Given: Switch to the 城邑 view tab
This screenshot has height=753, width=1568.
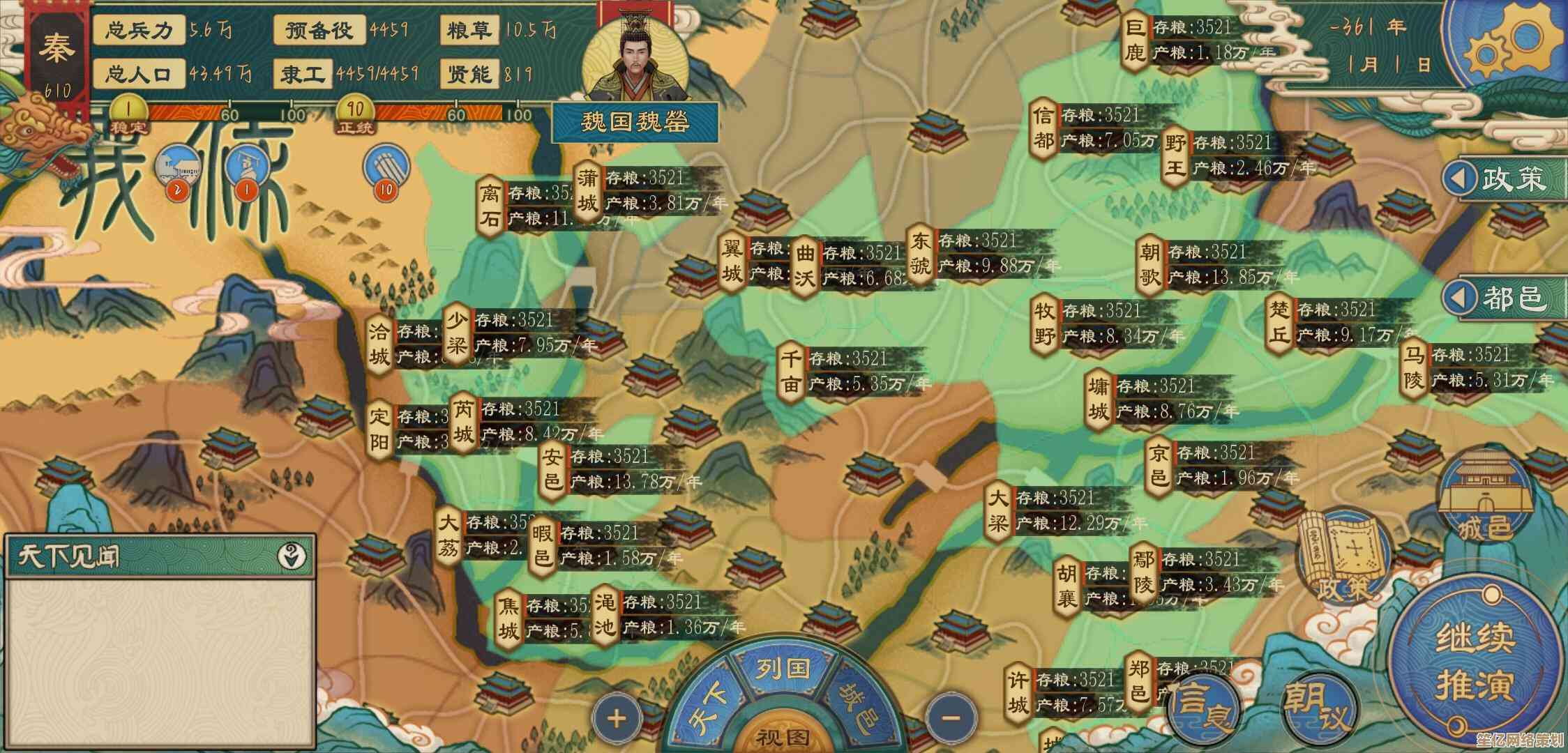Looking at the screenshot, I should tap(859, 706).
